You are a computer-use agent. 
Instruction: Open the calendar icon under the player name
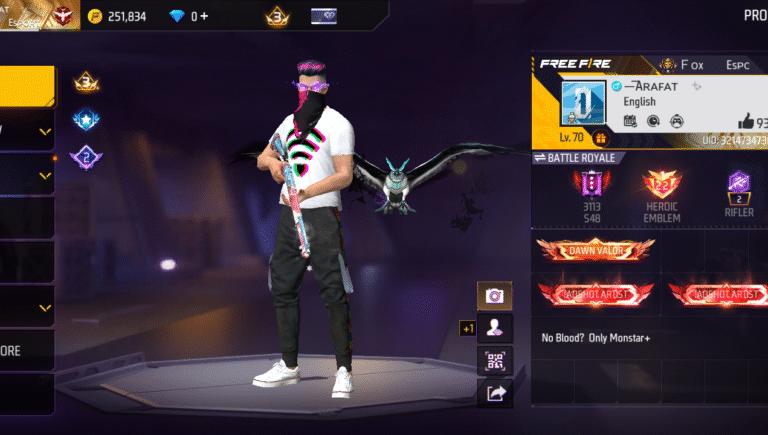pos(630,121)
